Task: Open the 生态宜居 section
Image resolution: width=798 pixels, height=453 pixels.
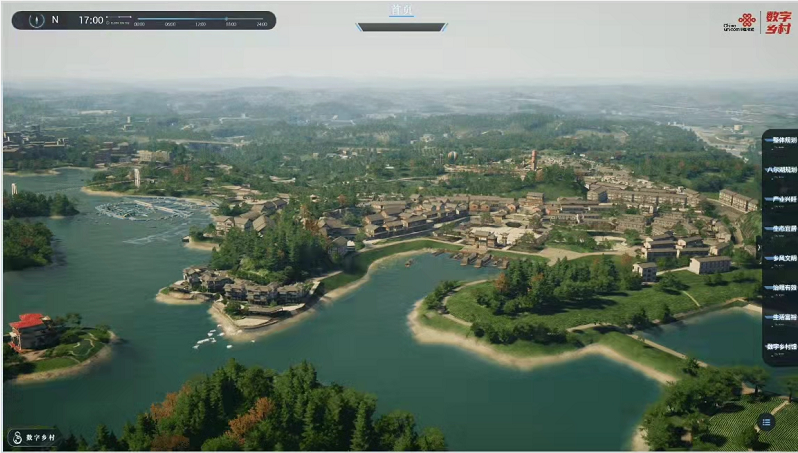Action: [x=779, y=229]
